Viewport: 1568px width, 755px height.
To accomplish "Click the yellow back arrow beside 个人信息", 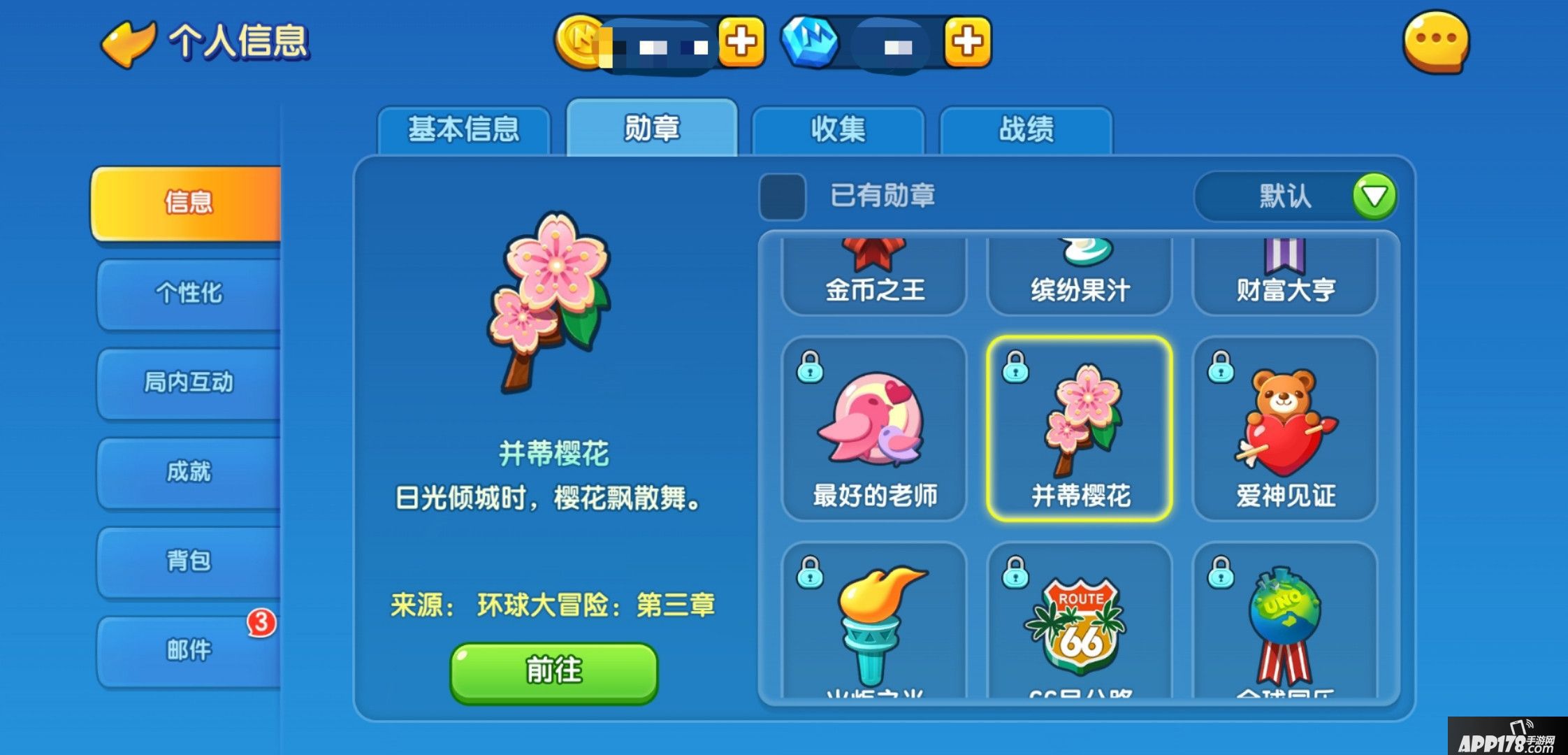I will pyautogui.click(x=130, y=43).
